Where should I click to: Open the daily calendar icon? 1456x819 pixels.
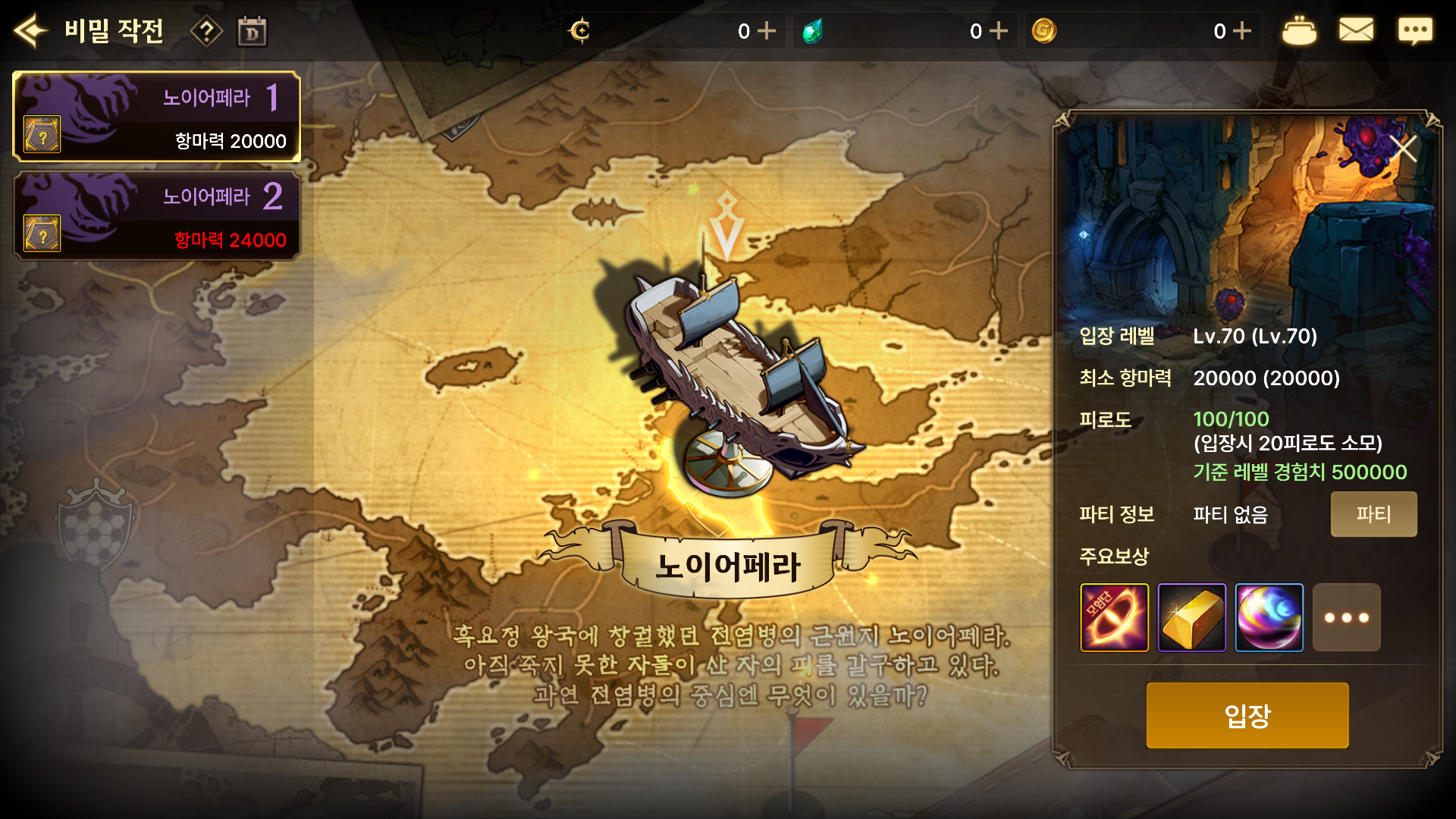[253, 30]
